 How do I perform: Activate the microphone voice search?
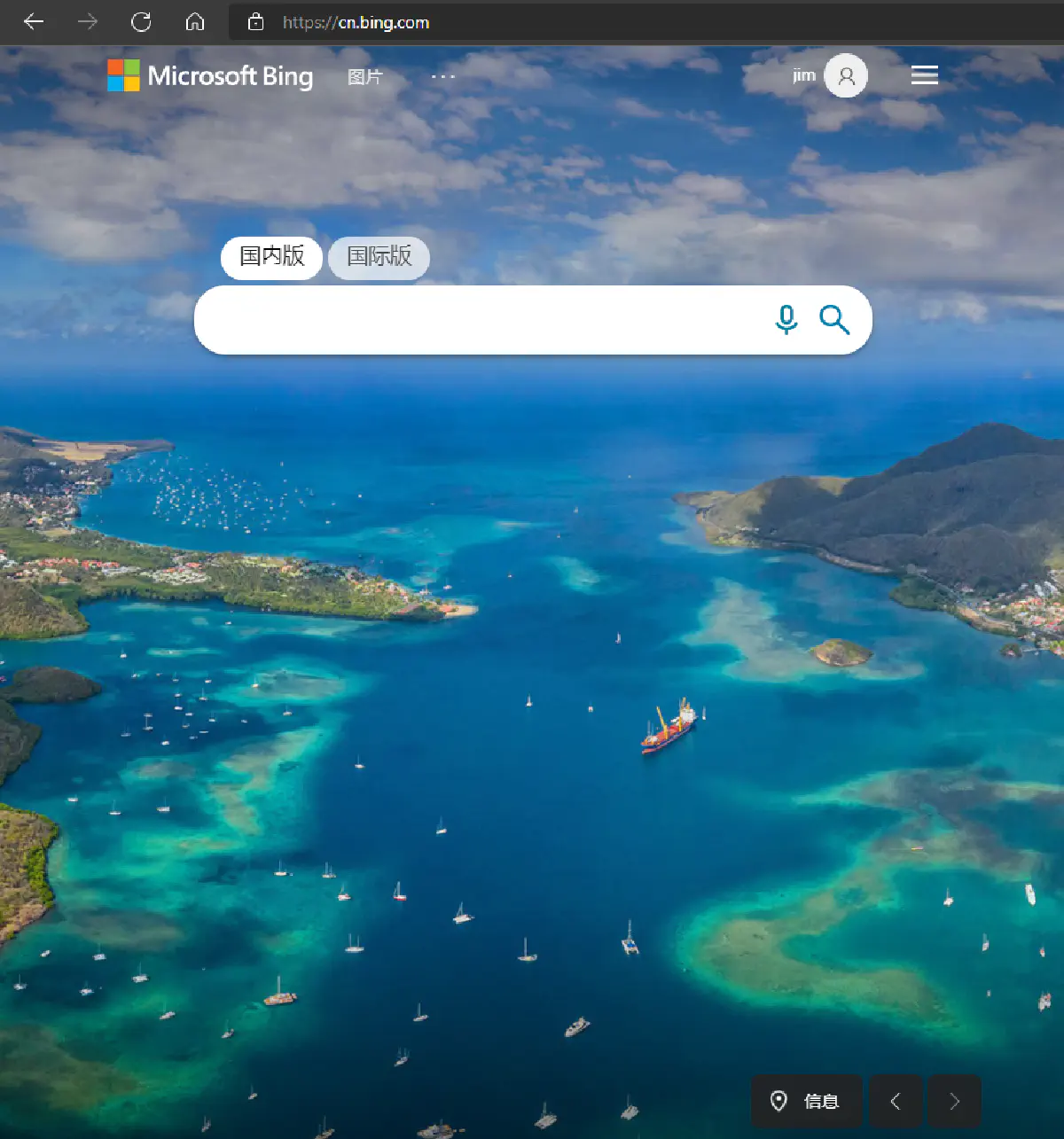pyautogui.click(x=786, y=319)
